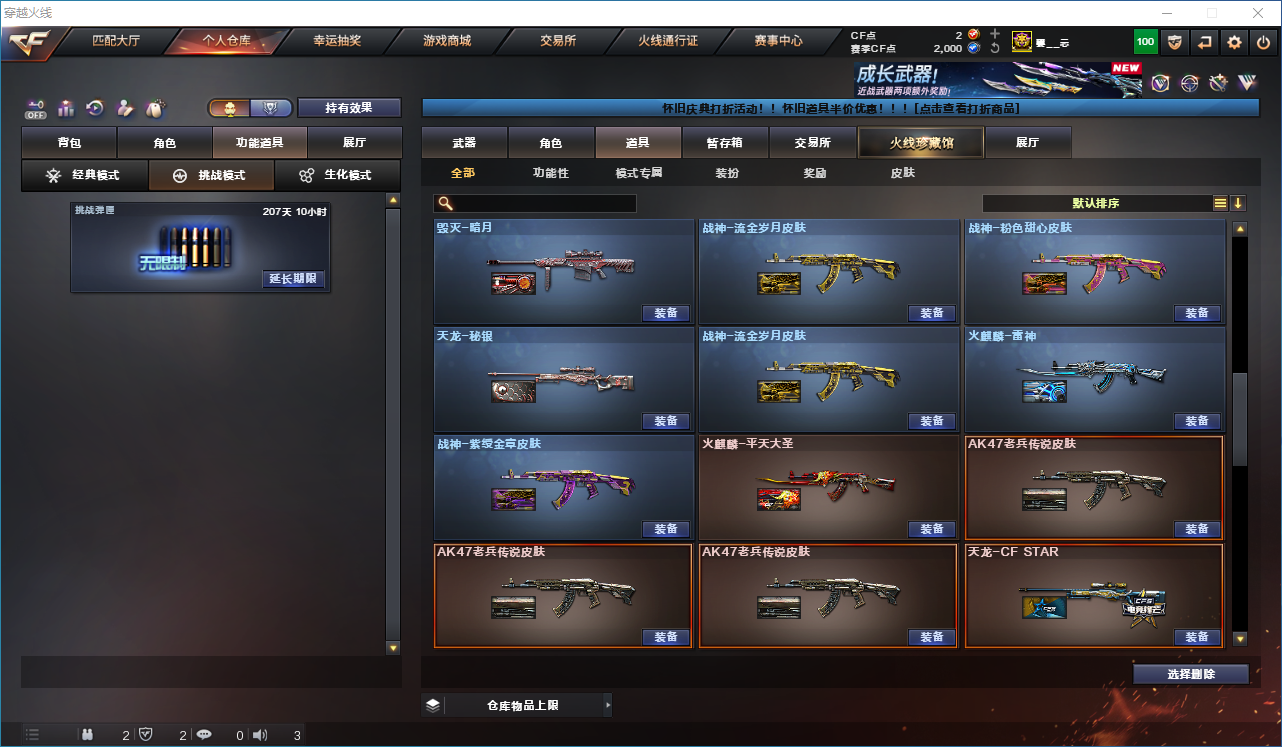Extend the 挑战弹匣 item with 延长期限

[x=293, y=279]
